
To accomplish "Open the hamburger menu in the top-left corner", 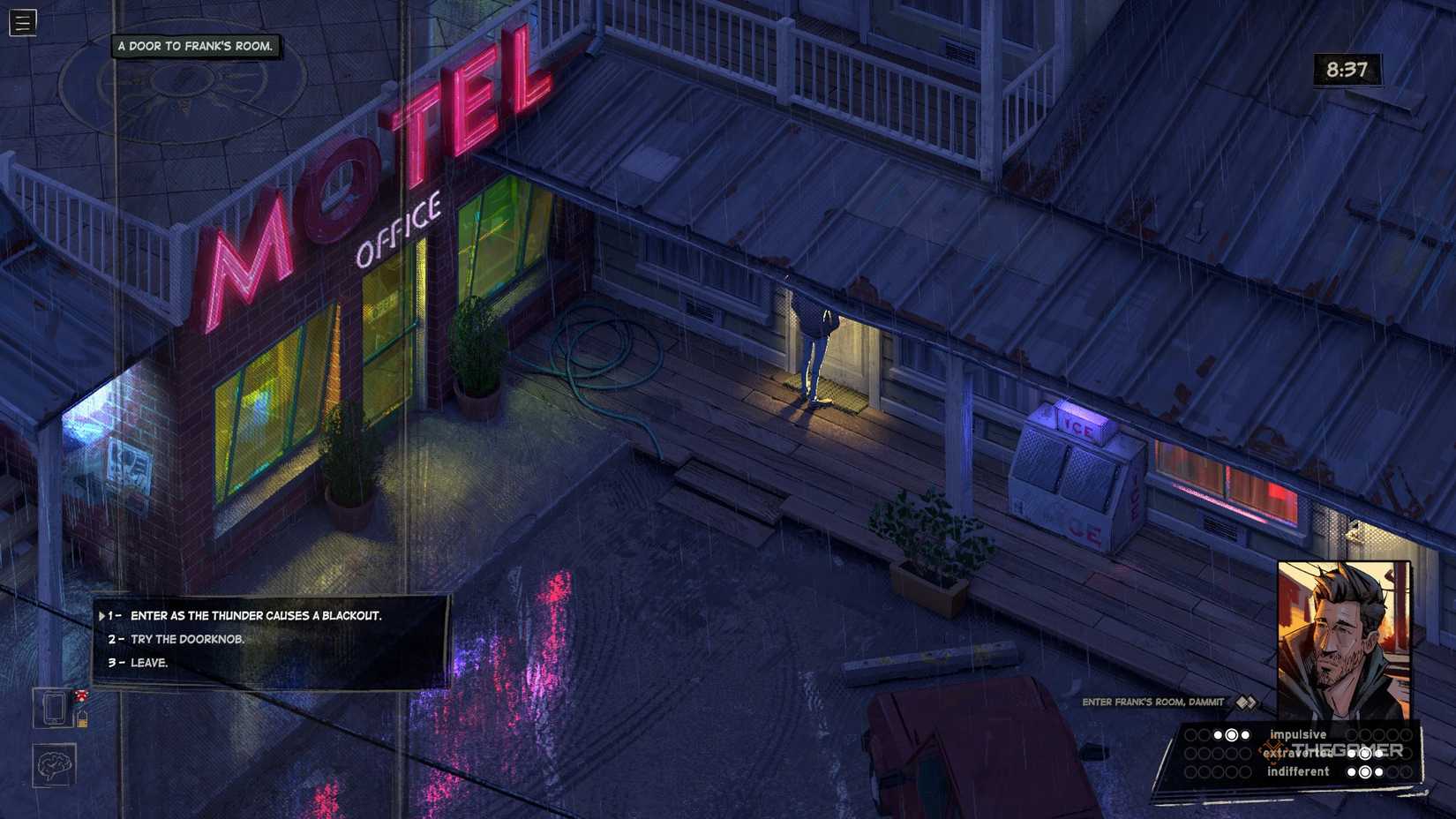I will 21,24.
